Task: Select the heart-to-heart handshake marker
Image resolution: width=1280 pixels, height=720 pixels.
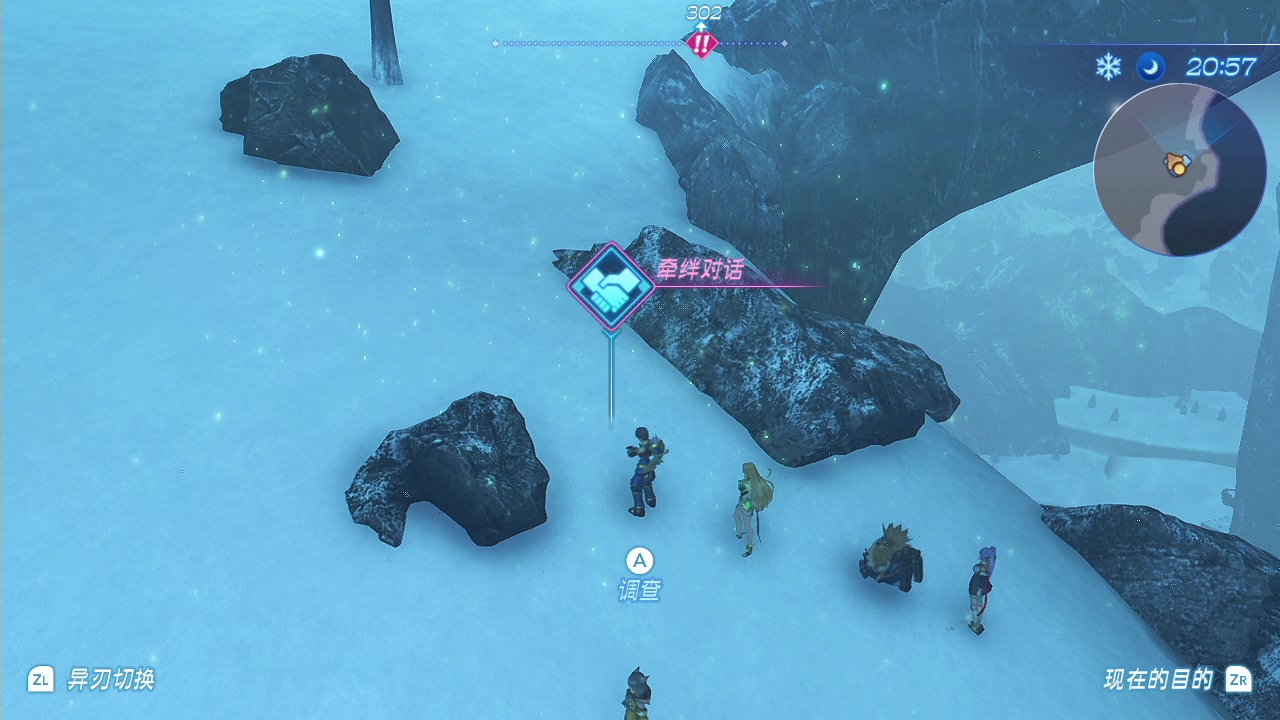Action: (611, 287)
